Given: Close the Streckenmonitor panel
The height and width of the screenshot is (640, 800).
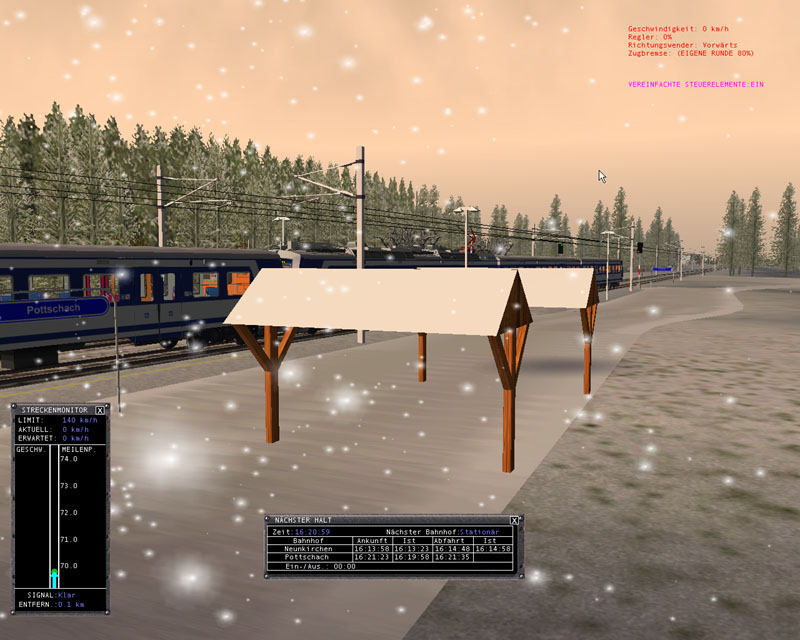Looking at the screenshot, I should coord(100,410).
